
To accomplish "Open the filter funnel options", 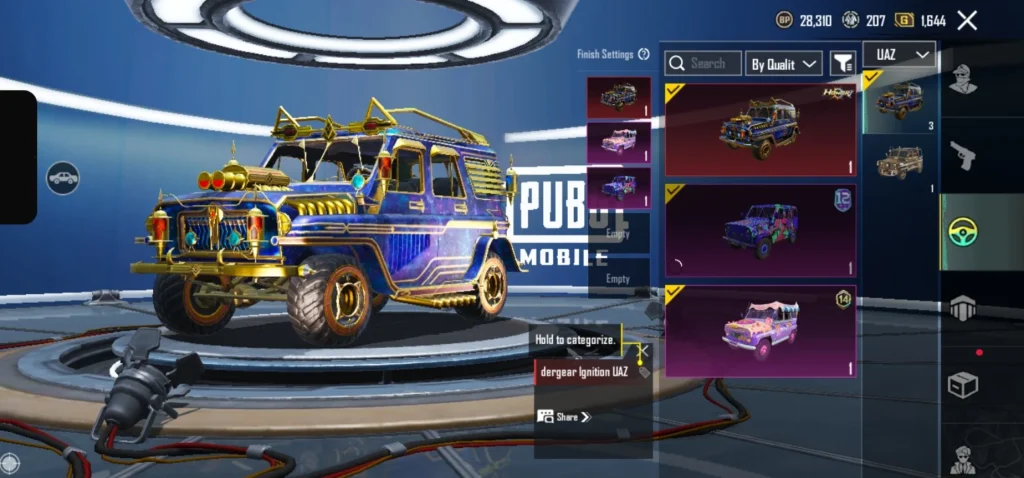I will pos(843,64).
